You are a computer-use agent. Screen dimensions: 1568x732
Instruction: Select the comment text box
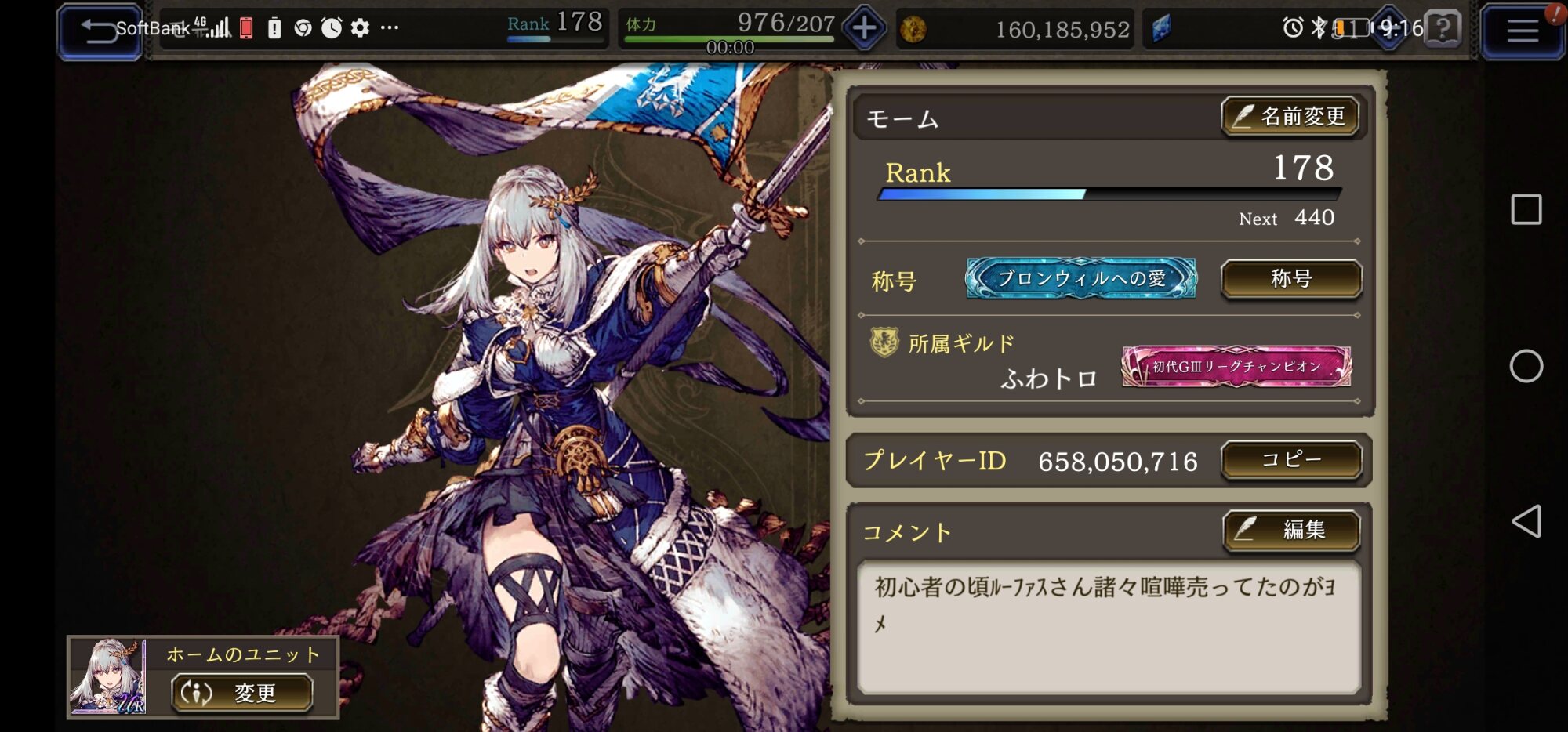1109,626
